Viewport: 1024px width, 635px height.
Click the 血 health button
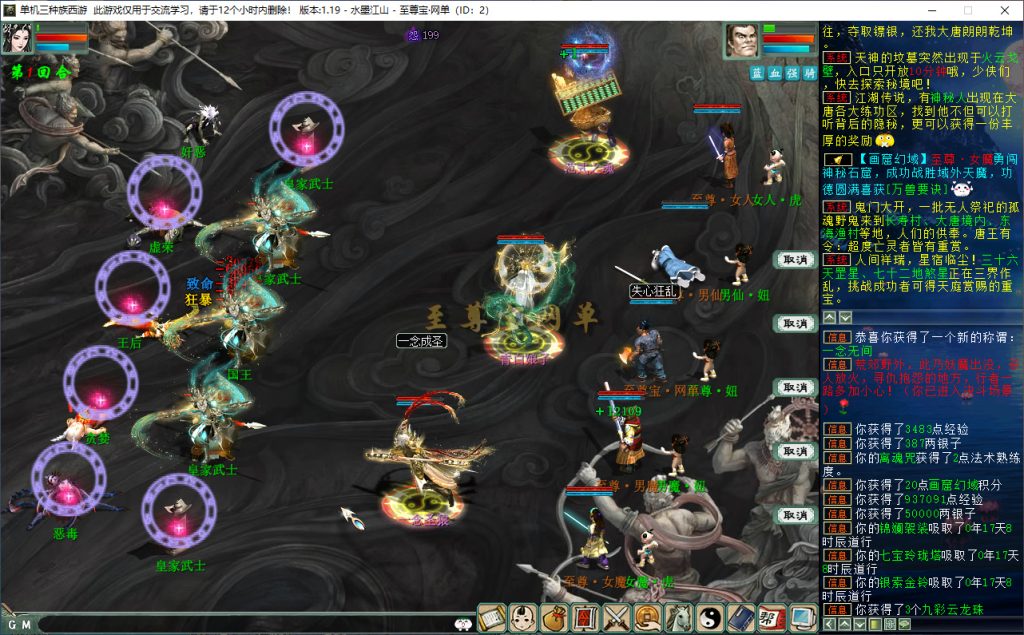pyautogui.click(x=775, y=73)
